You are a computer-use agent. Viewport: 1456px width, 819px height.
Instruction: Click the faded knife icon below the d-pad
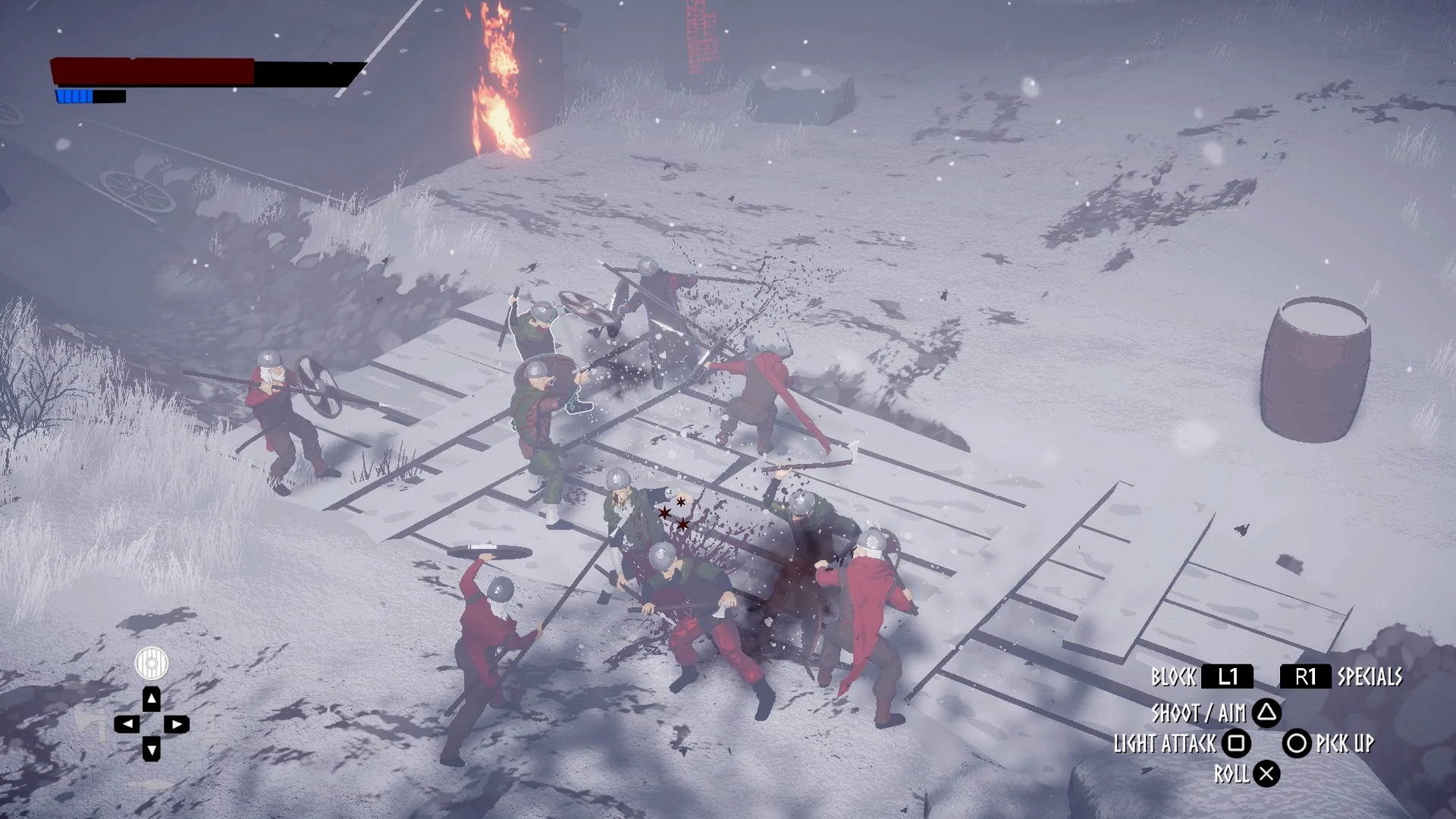coord(150,783)
